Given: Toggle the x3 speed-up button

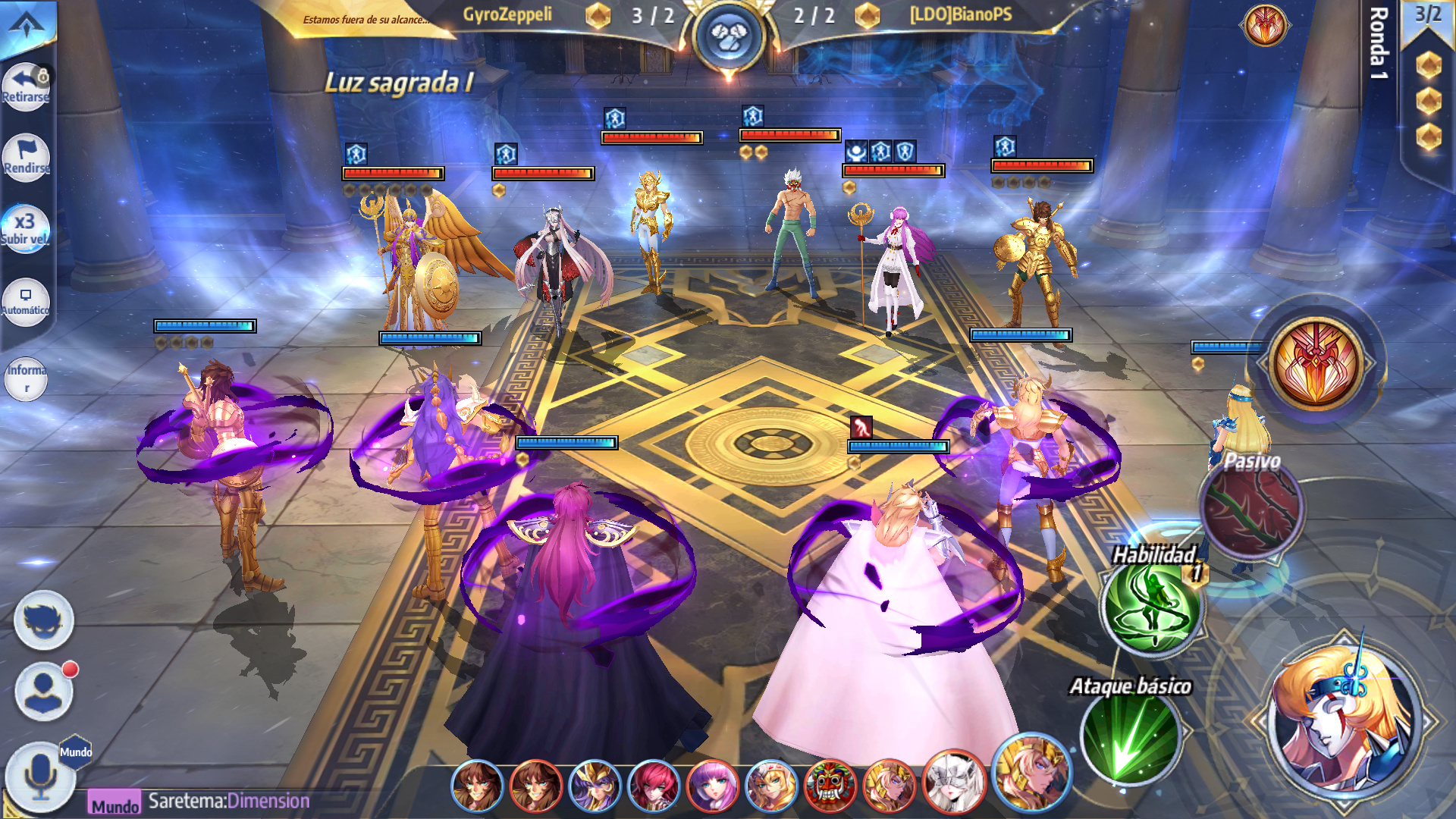Looking at the screenshot, I should point(25,228).
